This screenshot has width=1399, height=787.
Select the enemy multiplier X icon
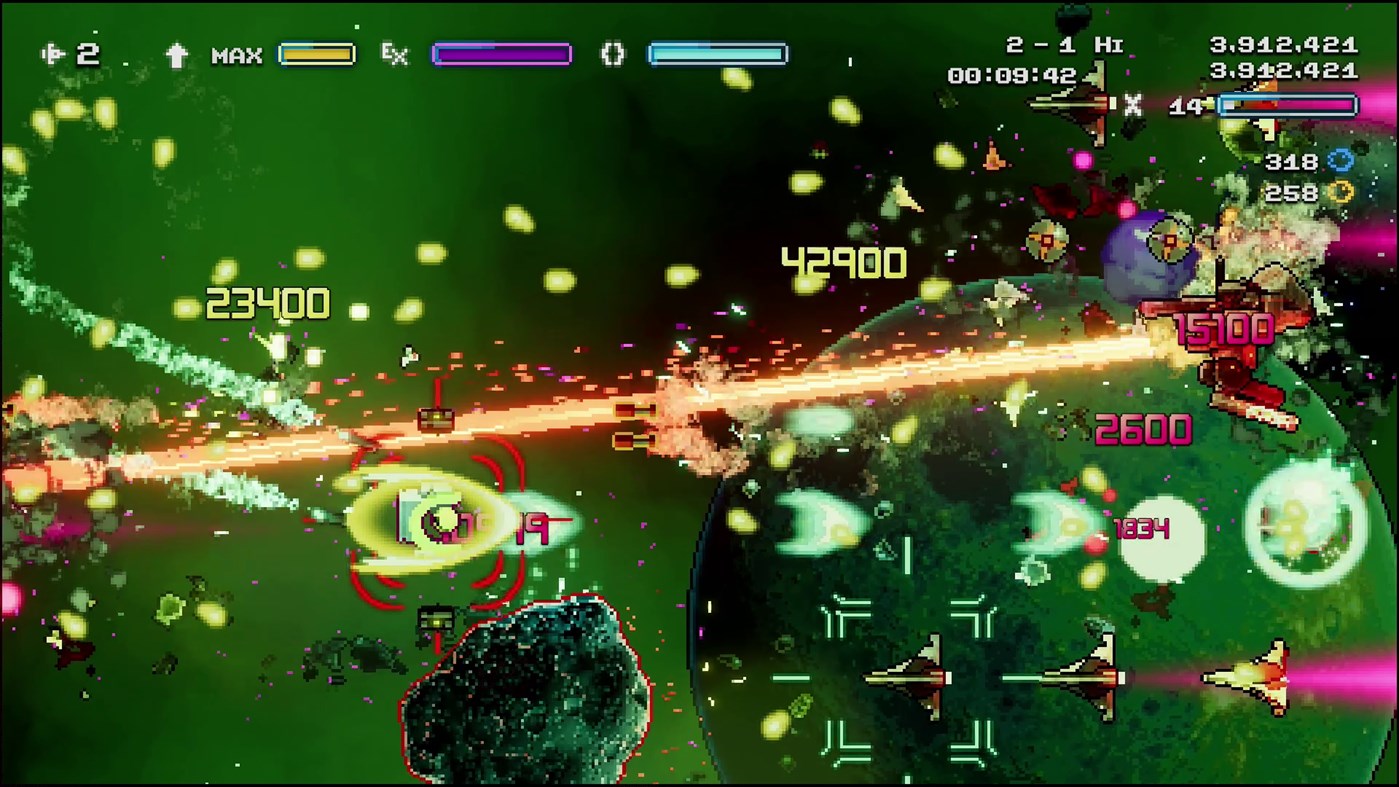pos(1135,105)
